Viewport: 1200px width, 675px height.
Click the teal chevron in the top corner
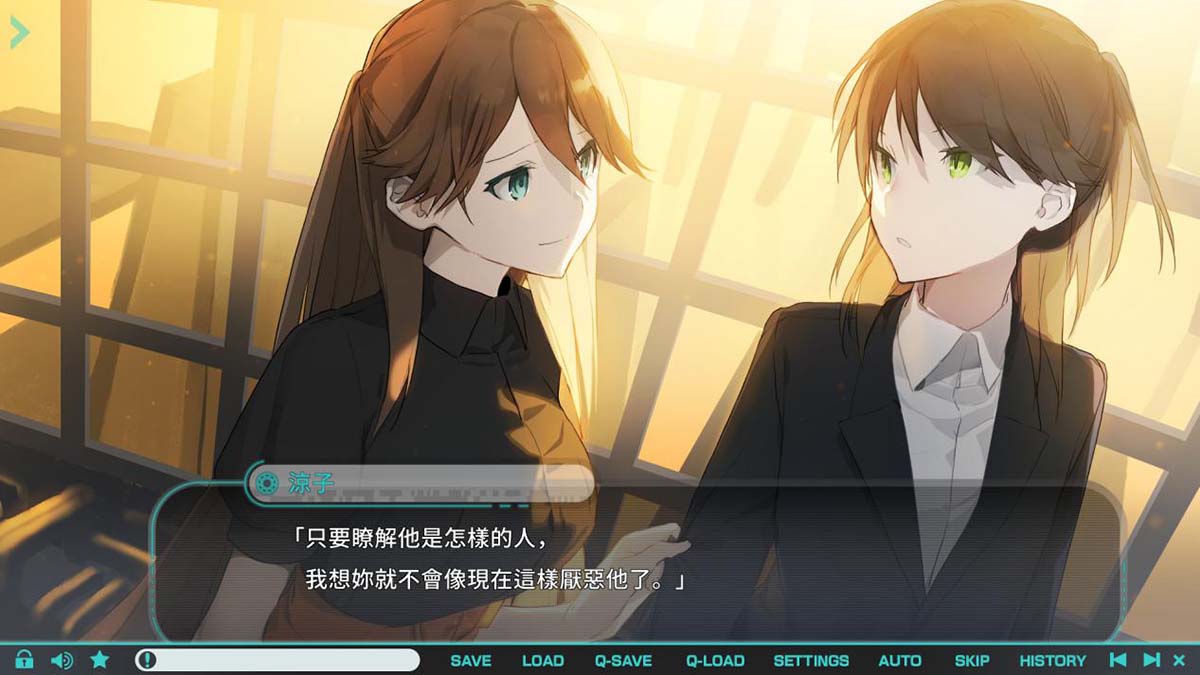(x=19, y=32)
